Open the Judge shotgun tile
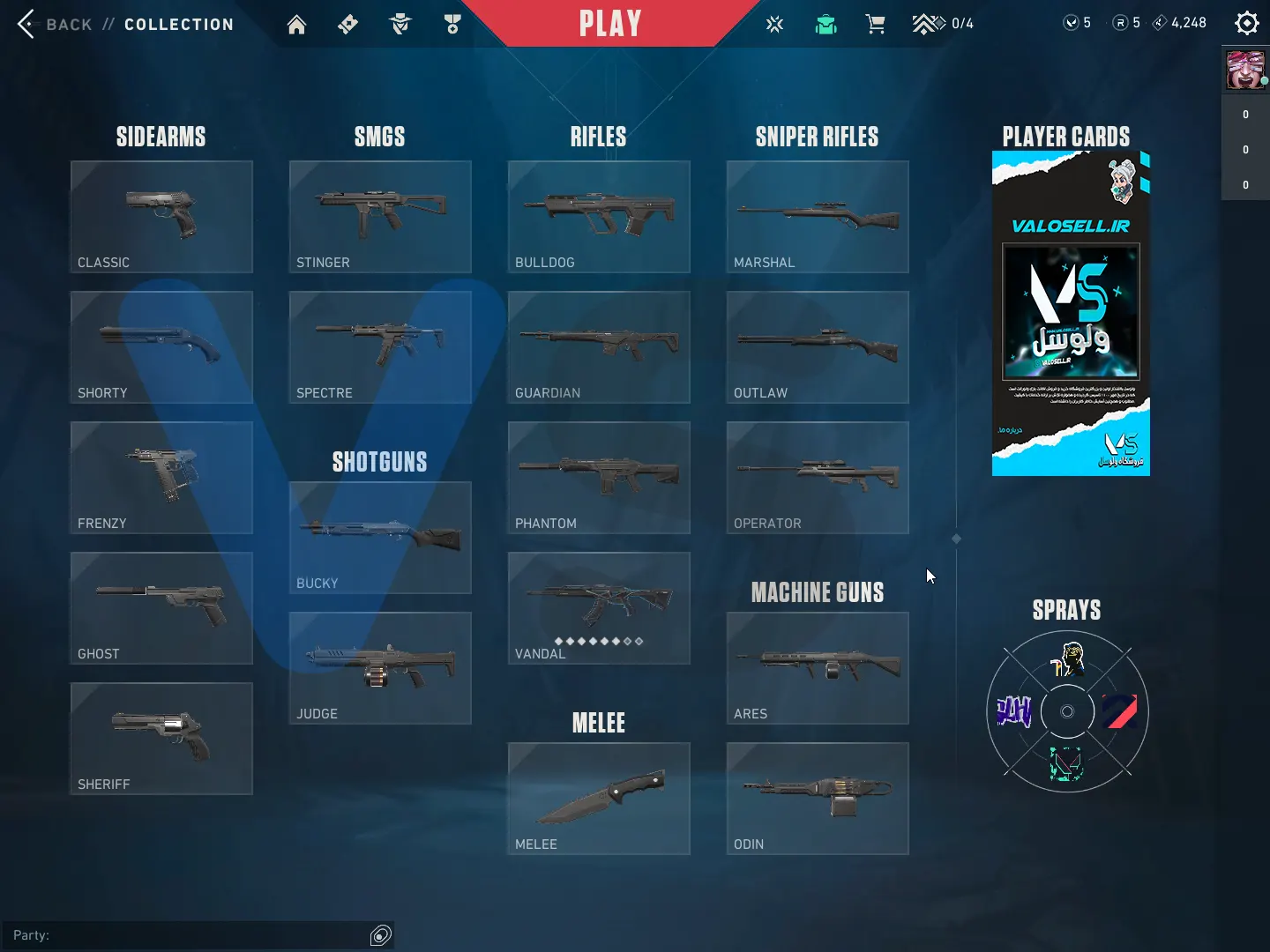Viewport: 1270px width, 952px height. 380,668
